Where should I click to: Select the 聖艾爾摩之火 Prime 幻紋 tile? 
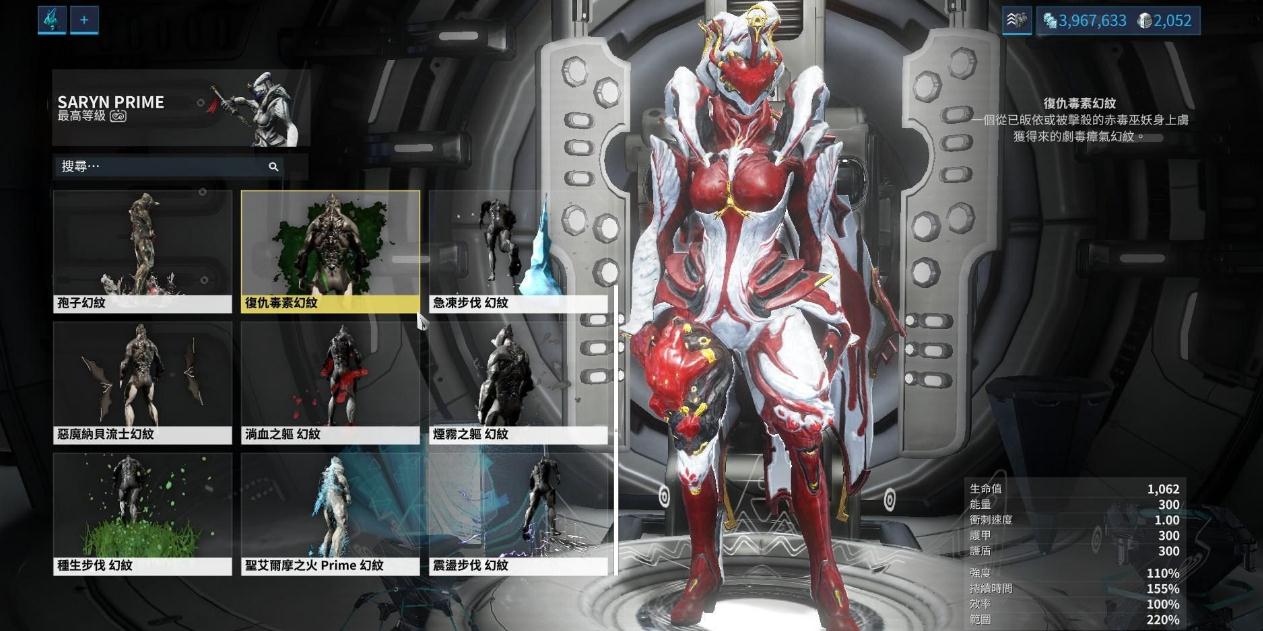tap(330, 513)
